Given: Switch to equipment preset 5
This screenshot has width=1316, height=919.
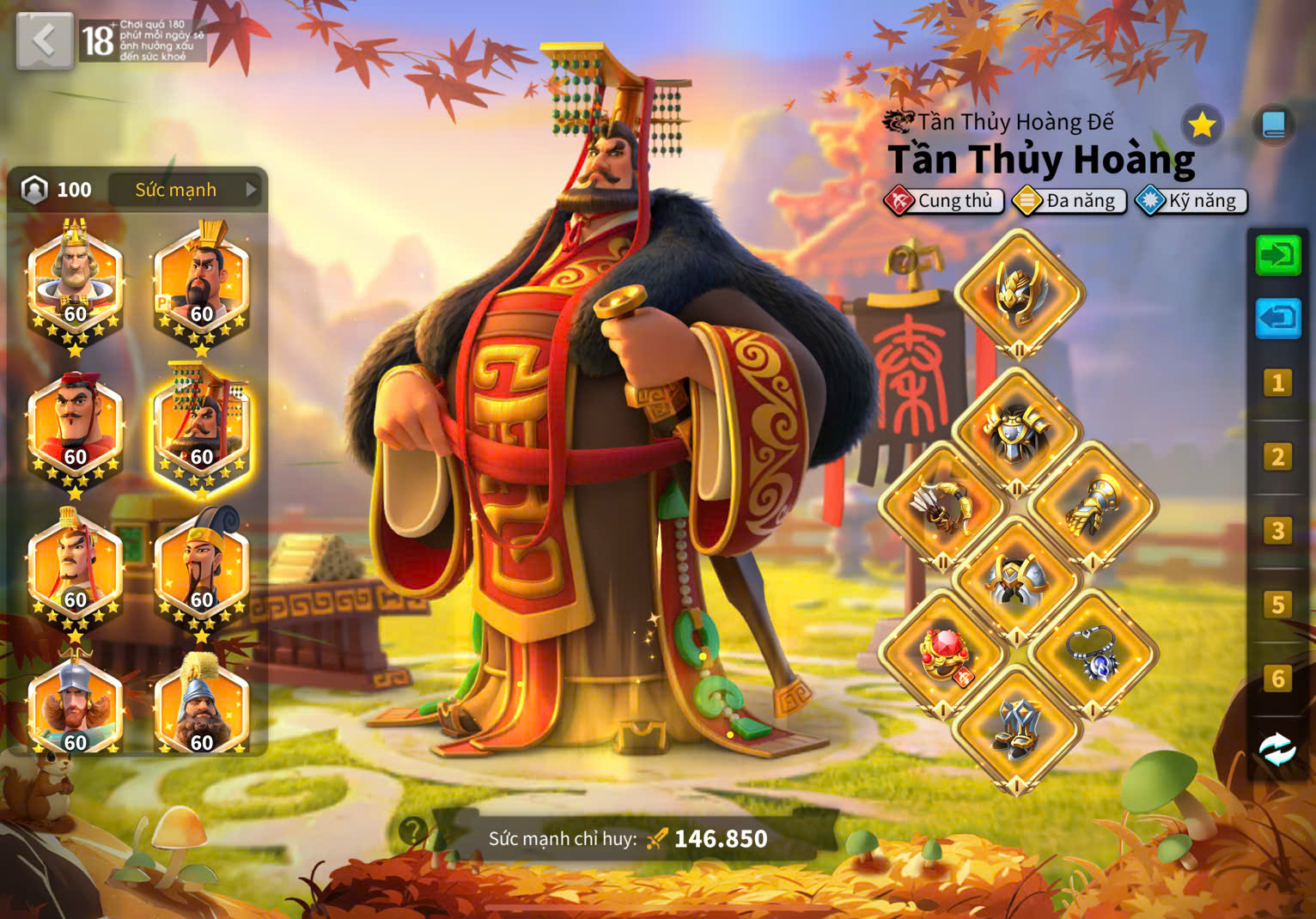Looking at the screenshot, I should click(1277, 605).
